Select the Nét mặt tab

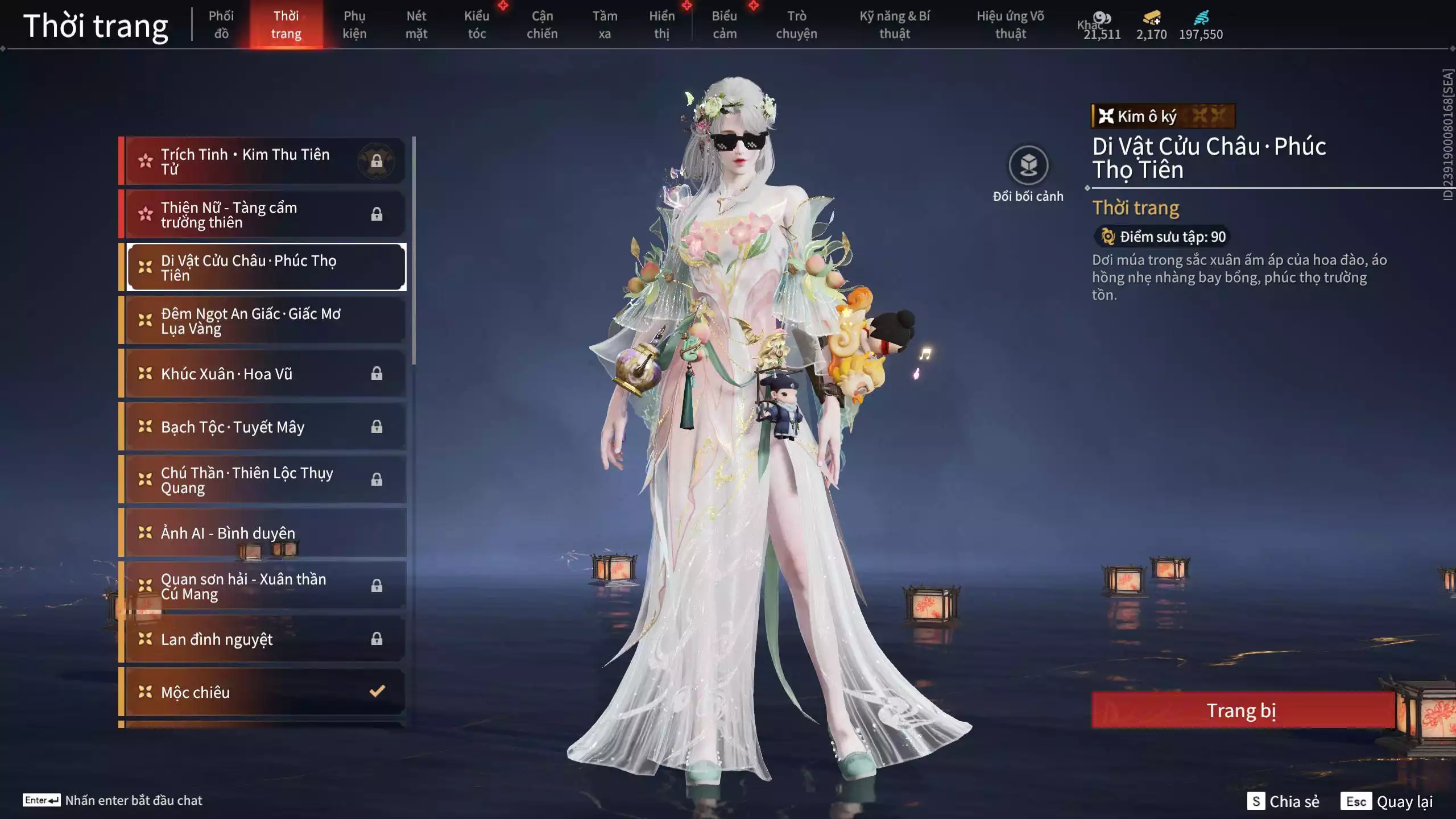click(x=416, y=24)
